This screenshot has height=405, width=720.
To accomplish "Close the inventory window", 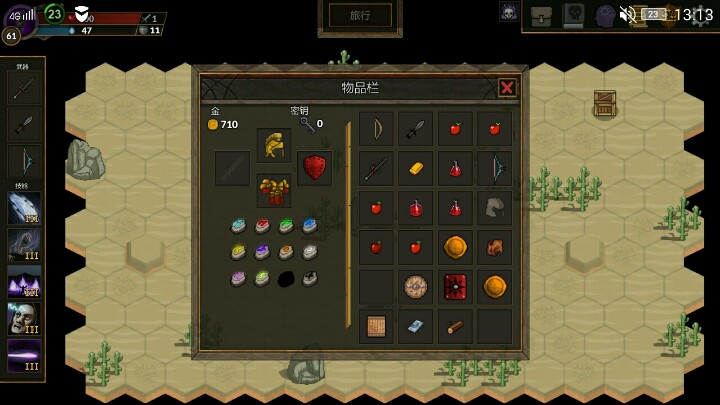I will pos(507,87).
